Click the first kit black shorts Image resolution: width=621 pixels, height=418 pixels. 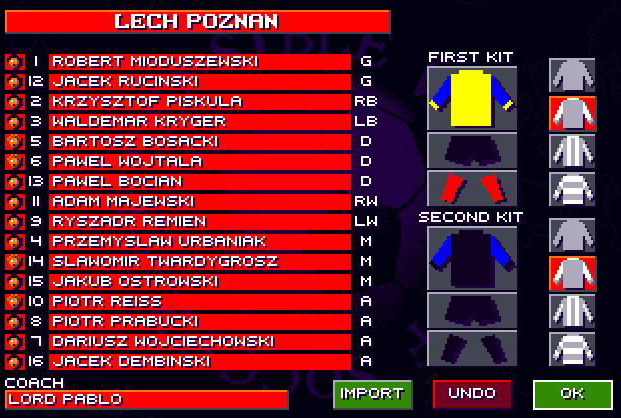pos(471,149)
